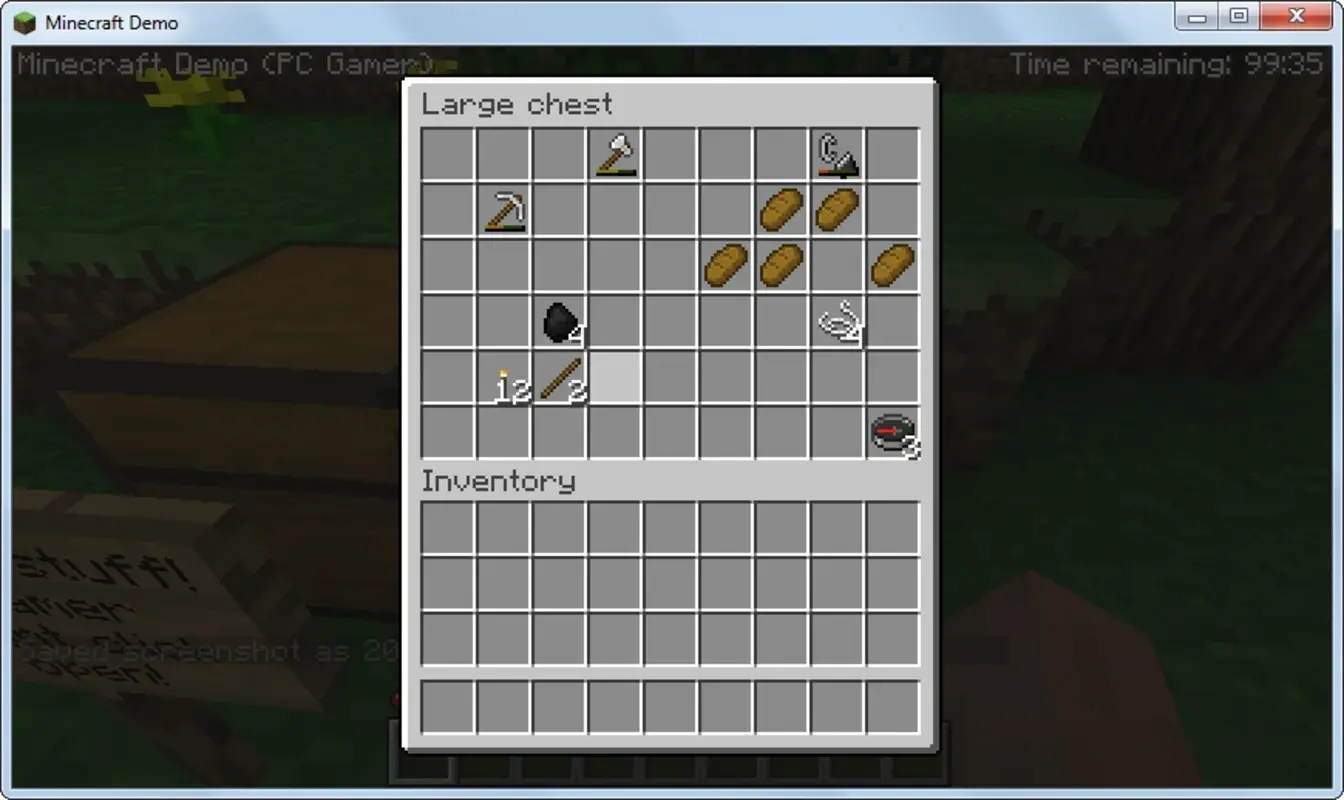The height and width of the screenshot is (800, 1344).
Task: Click the lone bread loaf on the far right
Action: pyautogui.click(x=893, y=265)
